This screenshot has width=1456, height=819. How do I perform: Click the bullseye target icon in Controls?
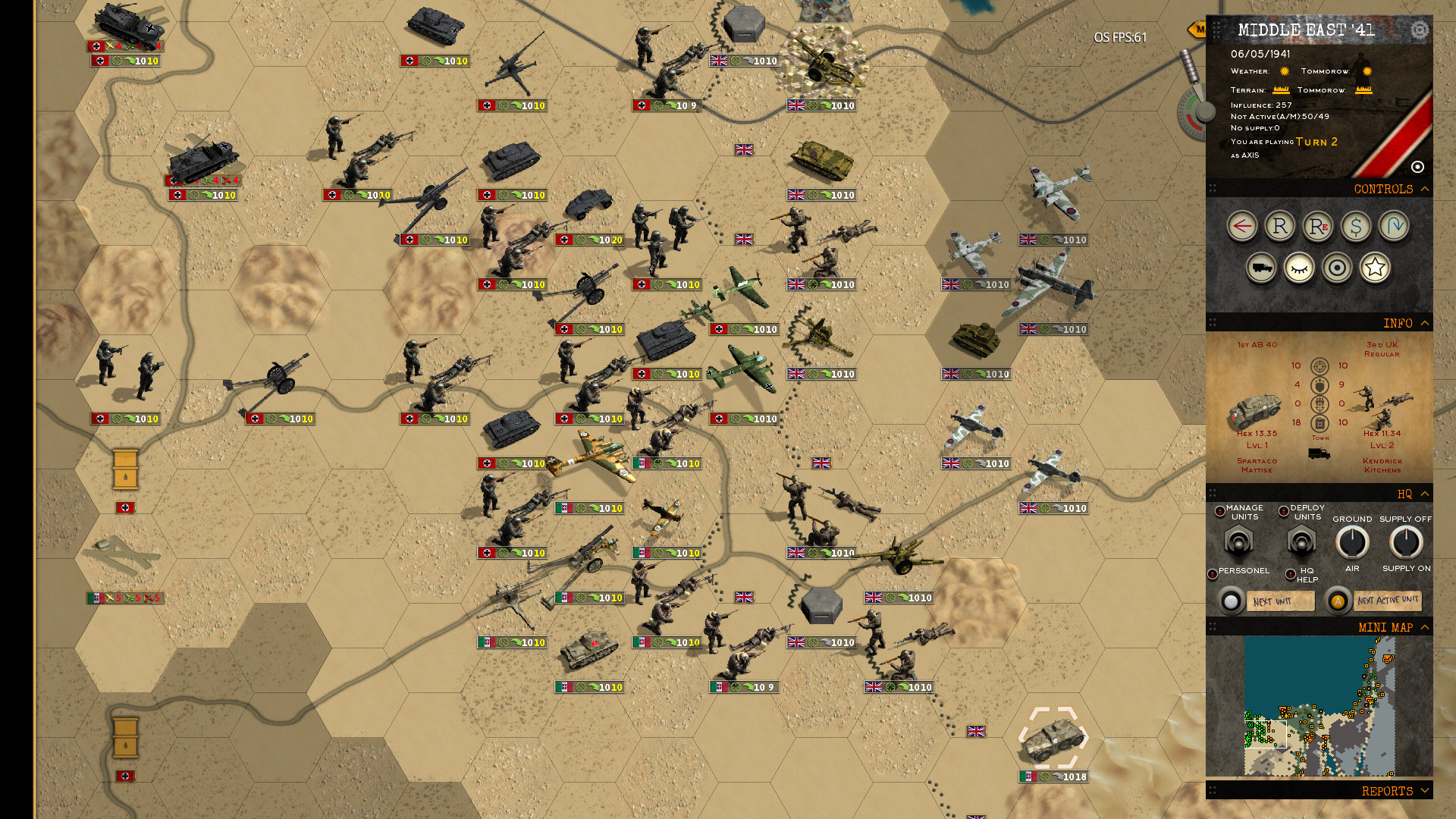tap(1336, 266)
